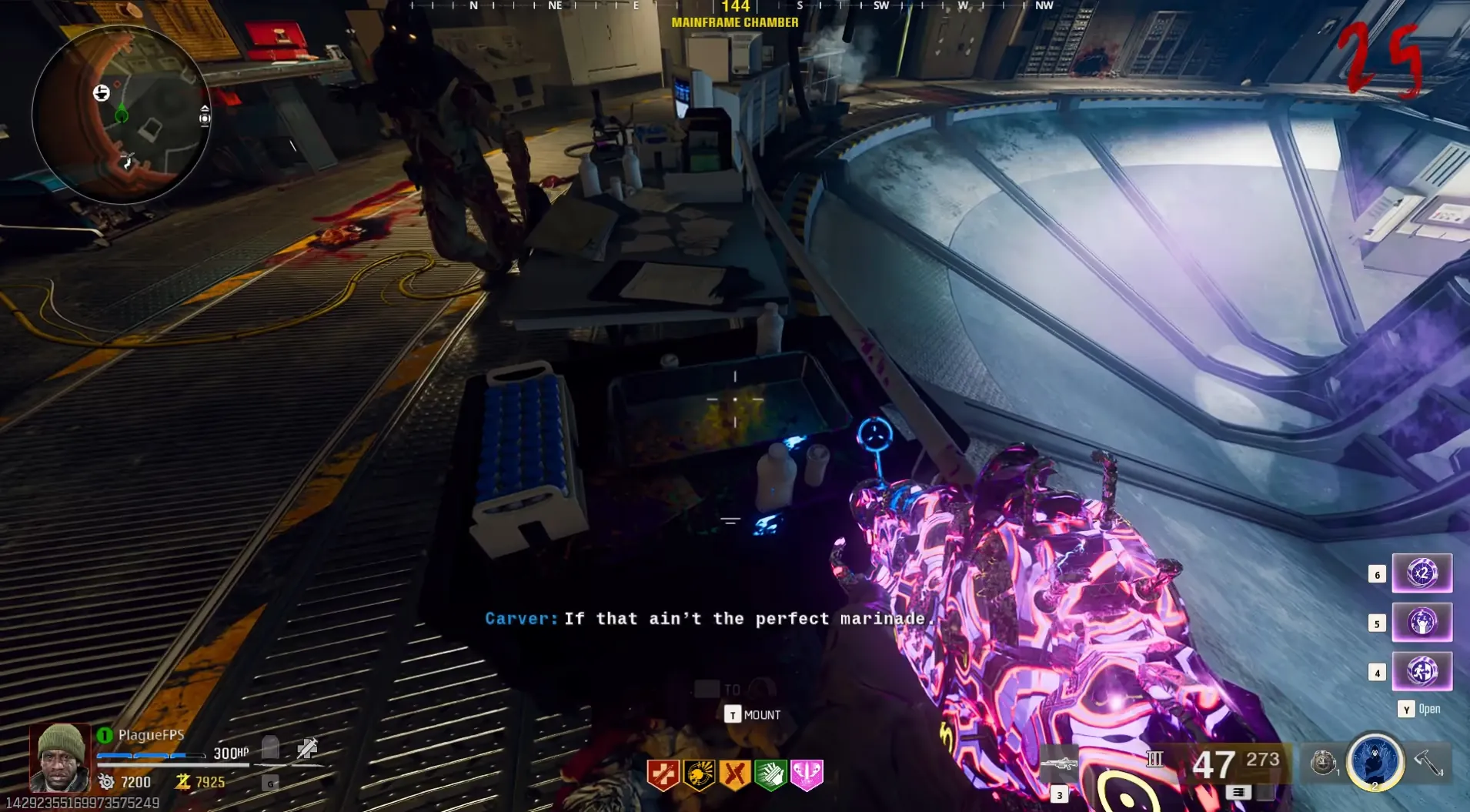Click the salvage gear icon

[106, 782]
